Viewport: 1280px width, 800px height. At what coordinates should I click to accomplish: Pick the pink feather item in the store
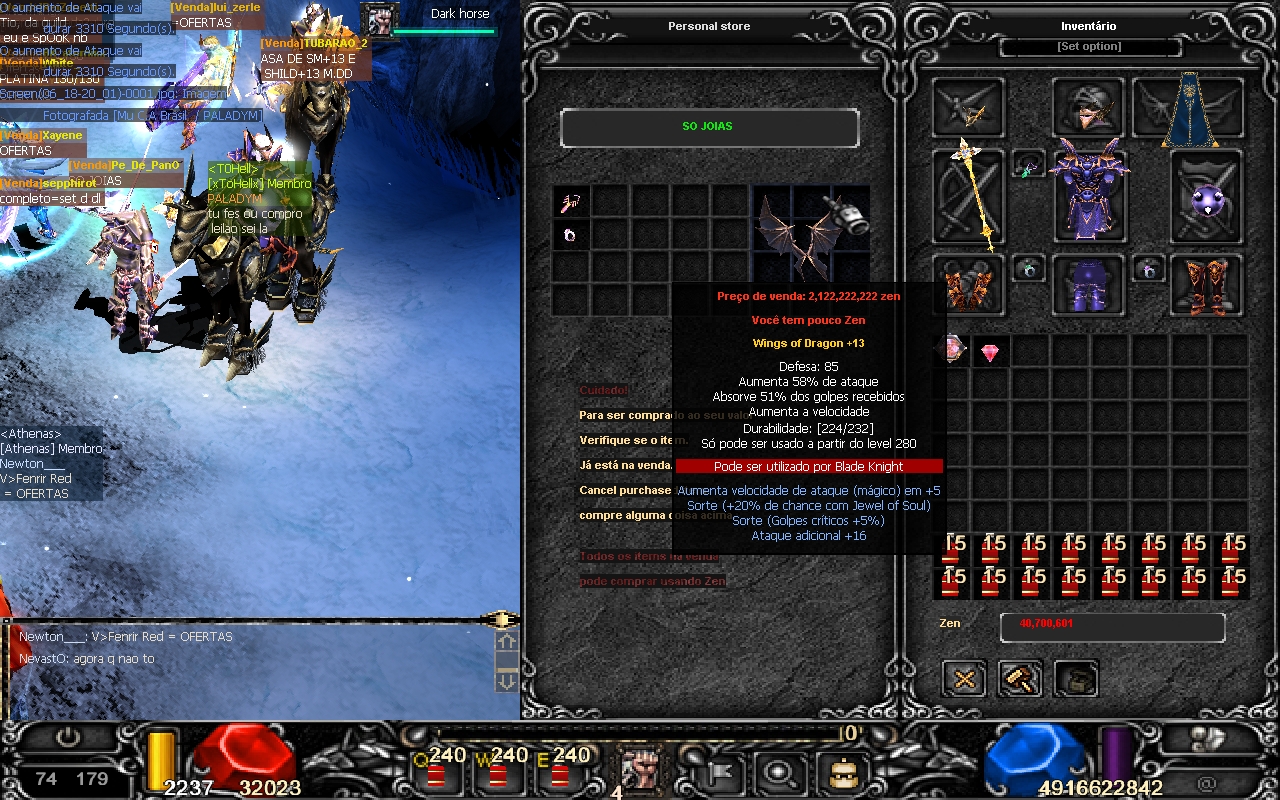click(571, 203)
